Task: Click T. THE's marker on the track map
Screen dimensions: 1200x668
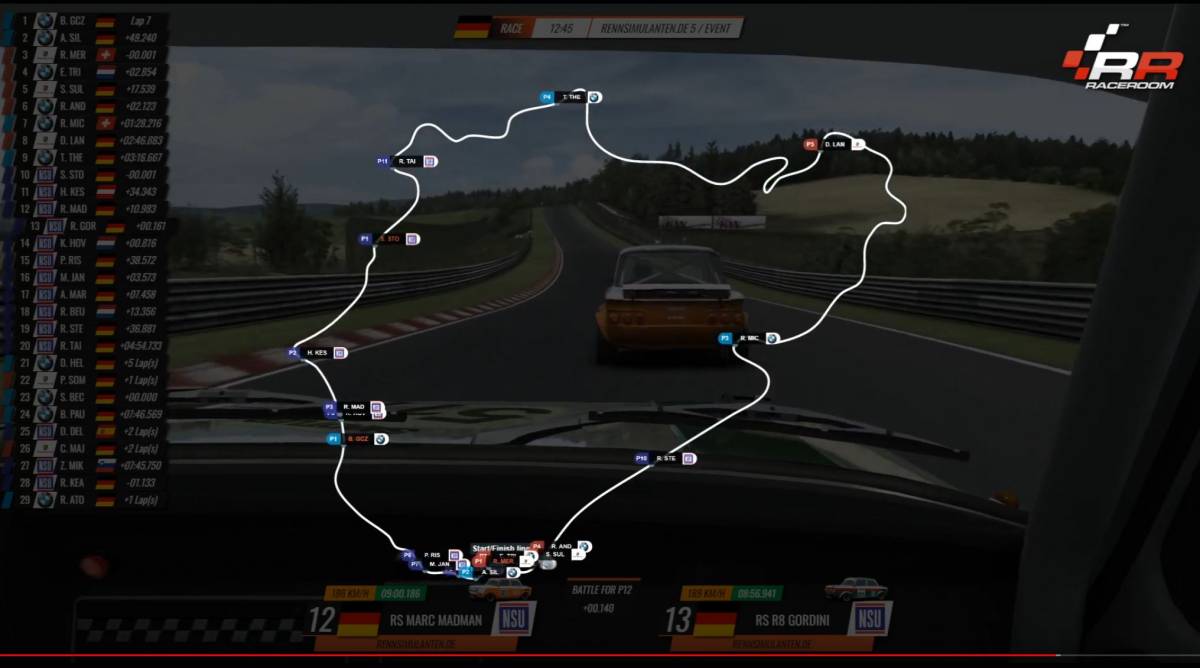Action: point(573,97)
